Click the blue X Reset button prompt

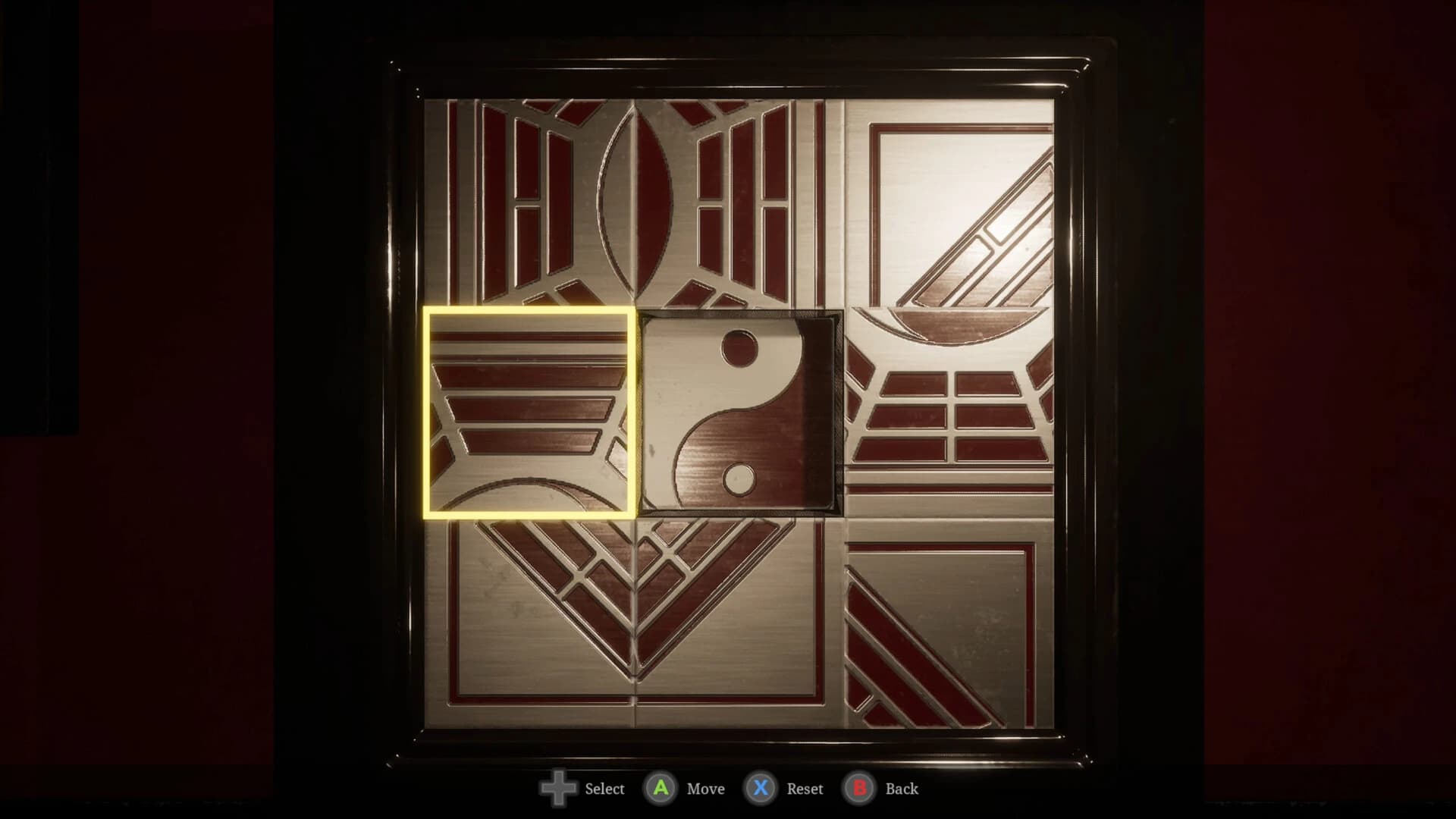(x=761, y=789)
